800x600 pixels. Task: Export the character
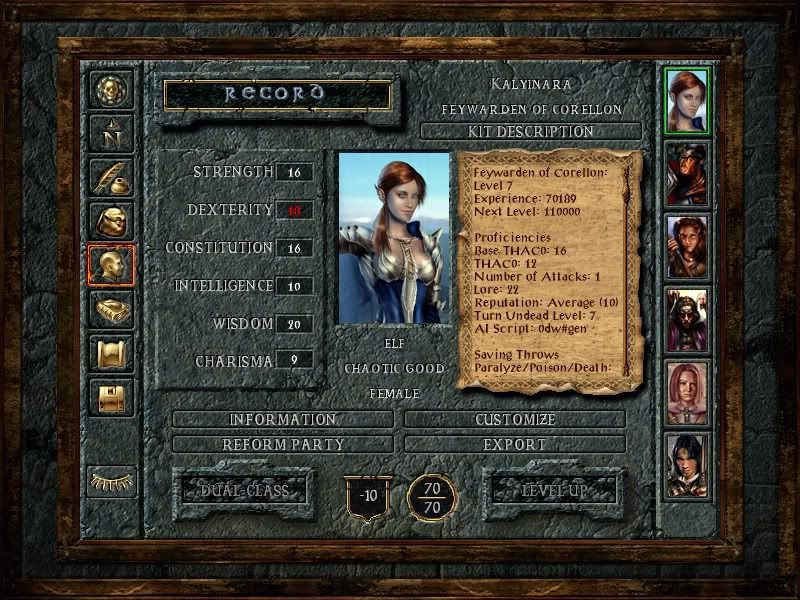click(515, 443)
